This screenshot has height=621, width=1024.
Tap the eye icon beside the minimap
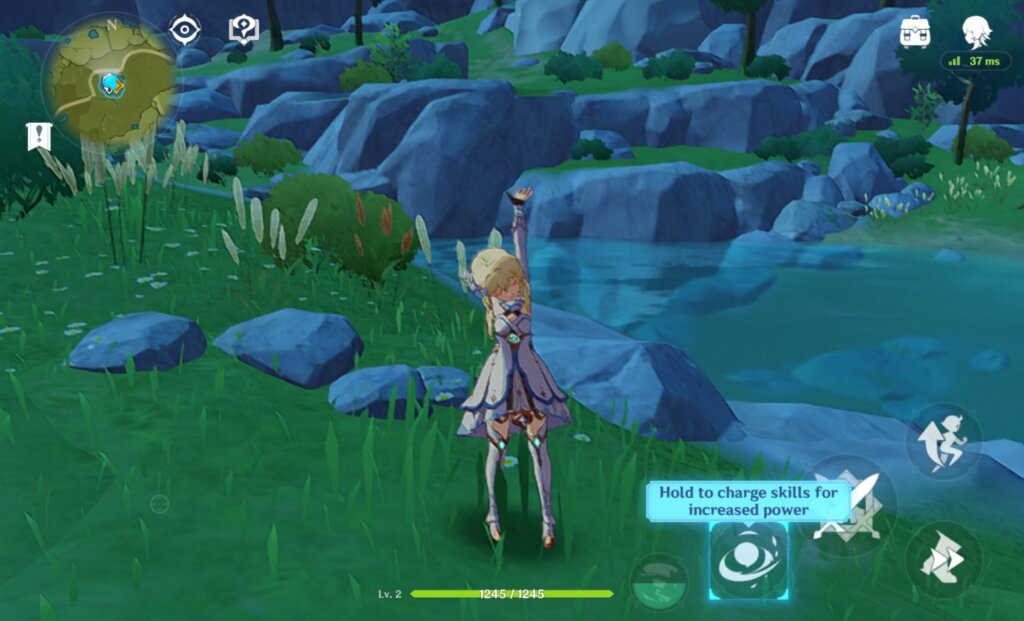185,29
